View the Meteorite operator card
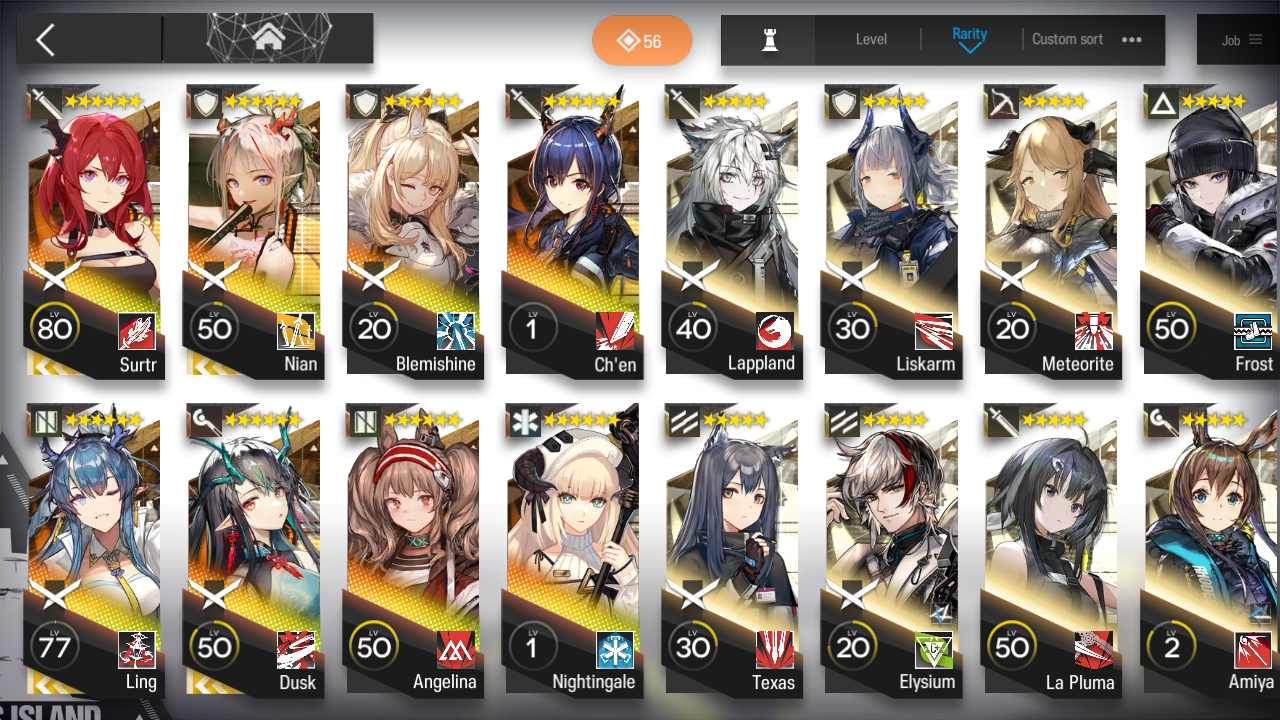Viewport: 1280px width, 720px height. (1051, 230)
